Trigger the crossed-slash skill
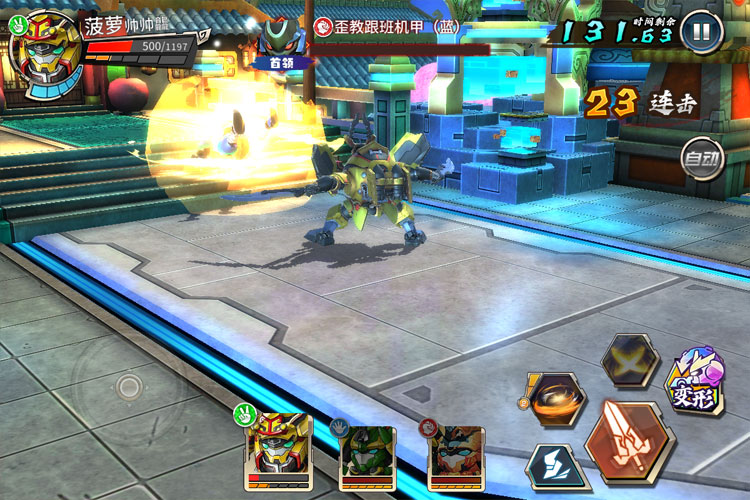The height and width of the screenshot is (500, 750). (x=629, y=361)
